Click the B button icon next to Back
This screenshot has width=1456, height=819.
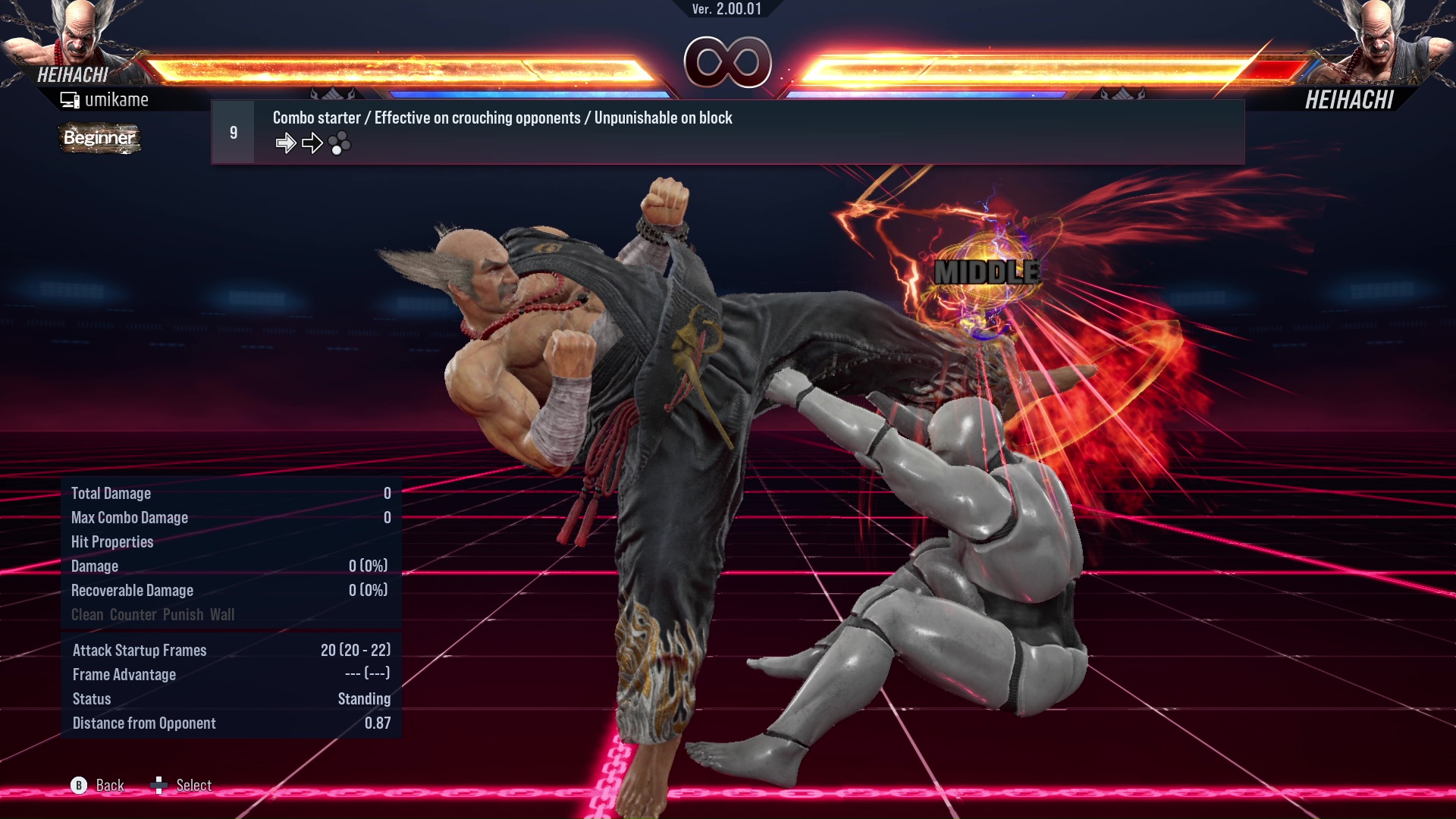pyautogui.click(x=79, y=785)
